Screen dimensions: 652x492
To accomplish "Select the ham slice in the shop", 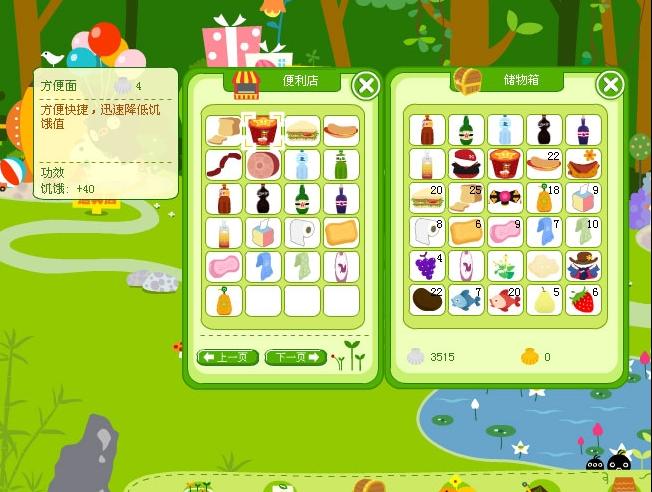I will (x=263, y=164).
